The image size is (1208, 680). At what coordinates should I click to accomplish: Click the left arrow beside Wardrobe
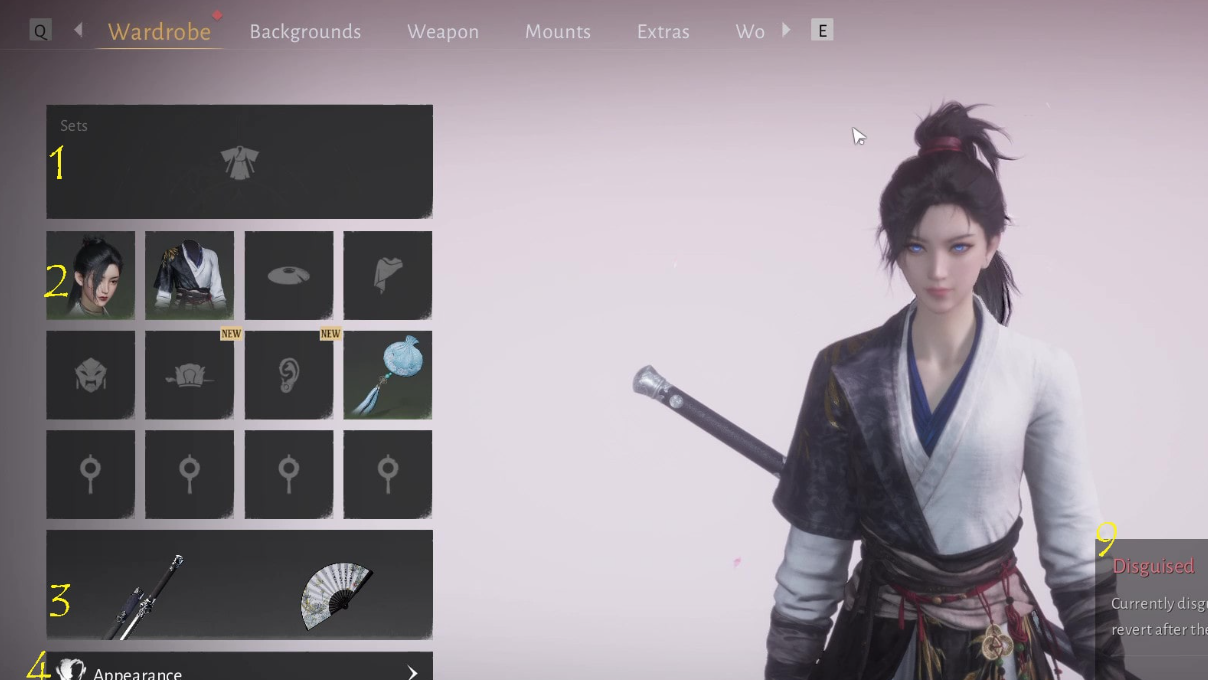(x=78, y=31)
